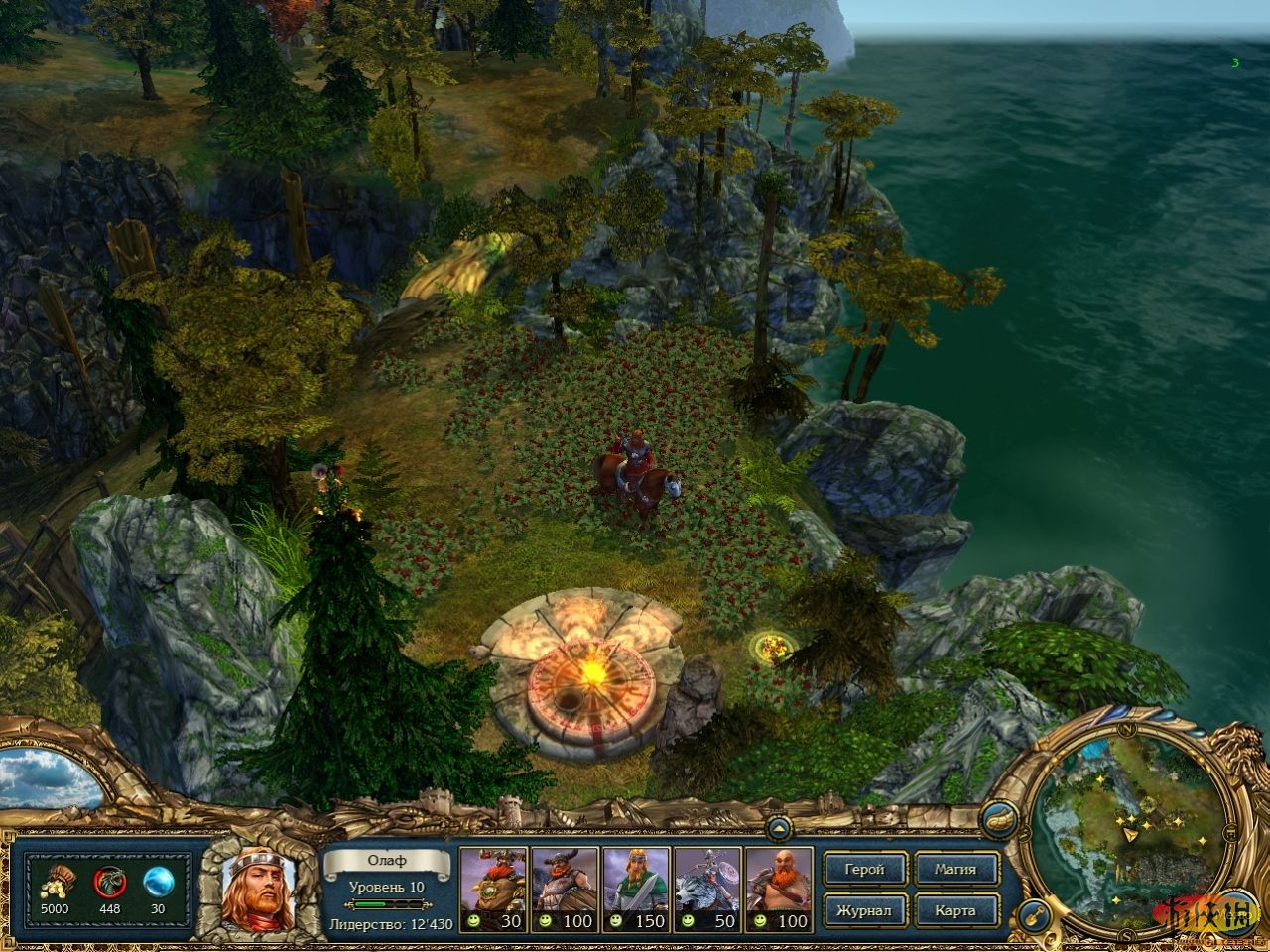Open the Журнал quest journal
The image size is (1270, 952).
tap(866, 910)
